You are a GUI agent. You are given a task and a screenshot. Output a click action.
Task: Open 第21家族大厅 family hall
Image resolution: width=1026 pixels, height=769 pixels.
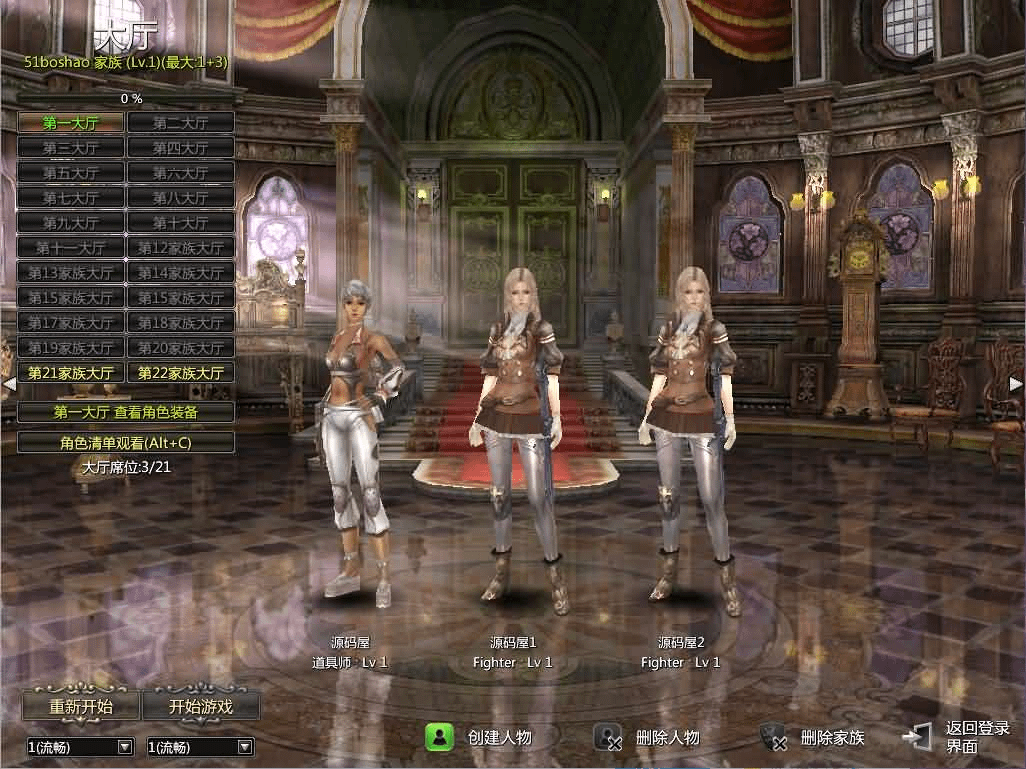pos(71,373)
